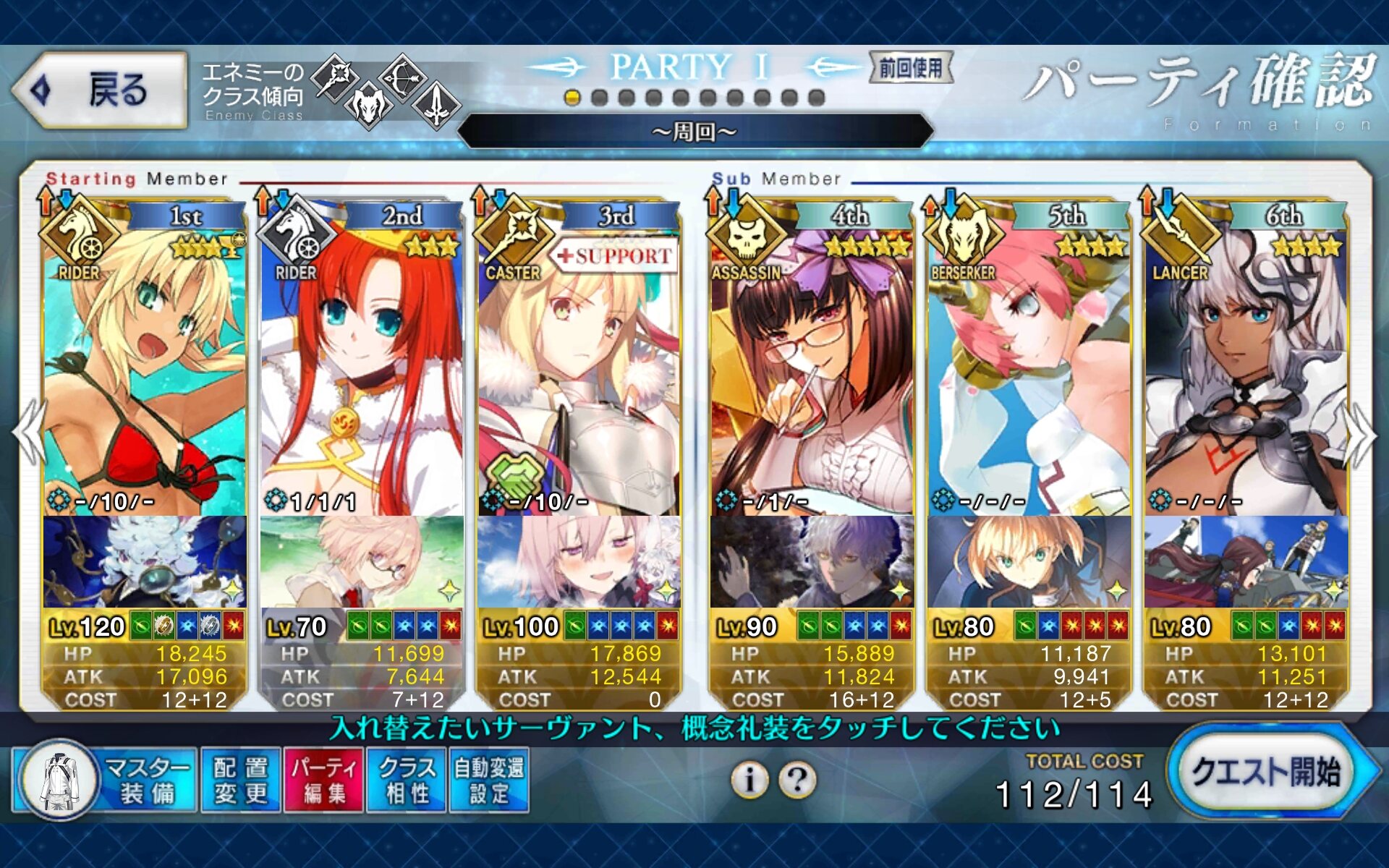Show クラス相性 class affinity chart
Screen dimensions: 1389x868
[407, 780]
